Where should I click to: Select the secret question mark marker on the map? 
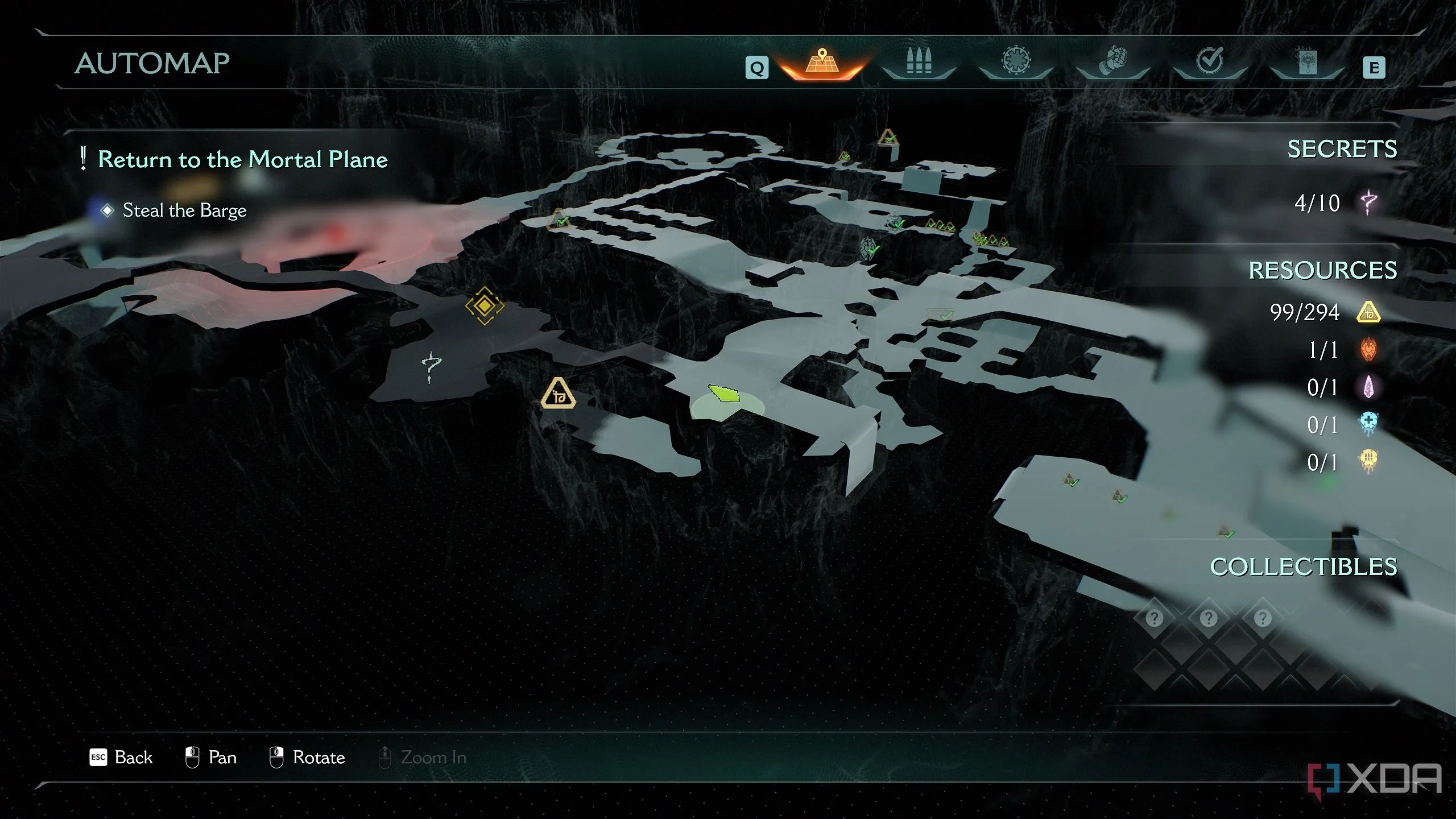click(431, 366)
